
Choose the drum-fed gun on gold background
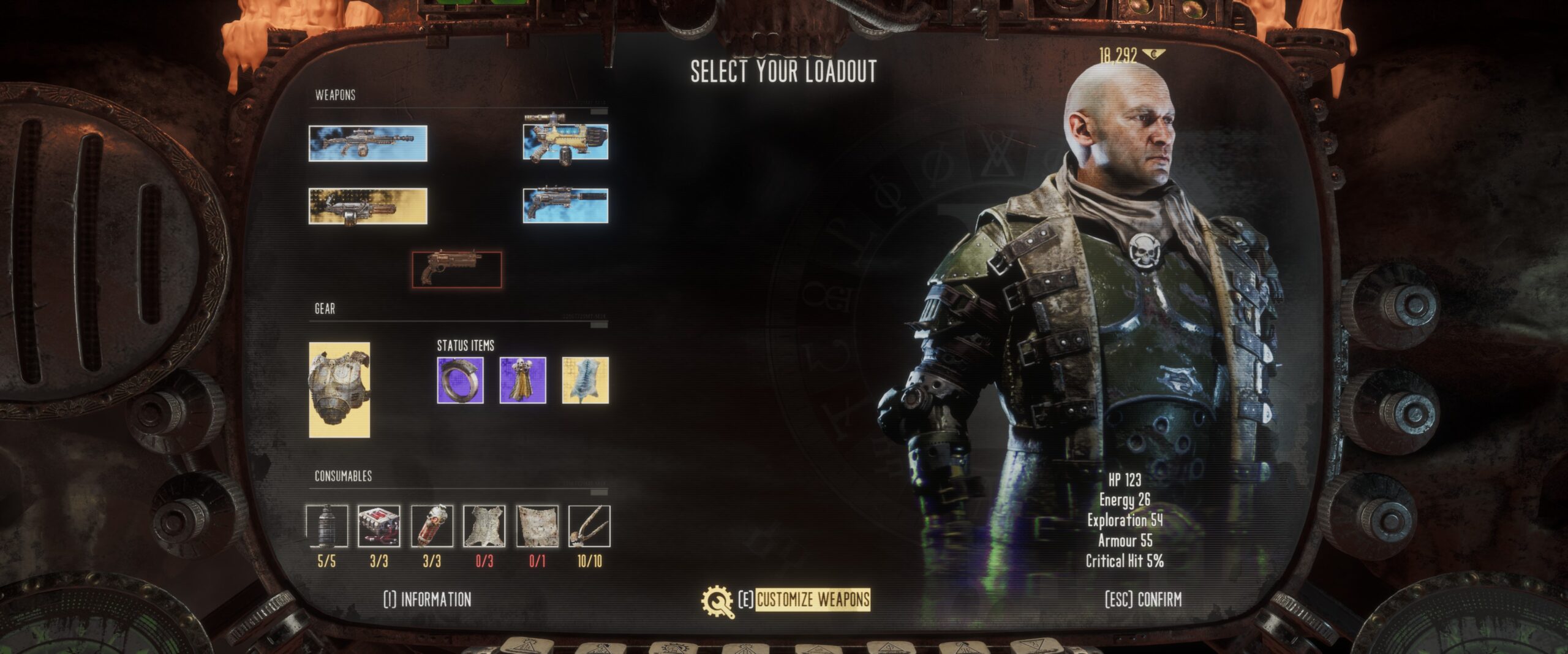point(367,206)
